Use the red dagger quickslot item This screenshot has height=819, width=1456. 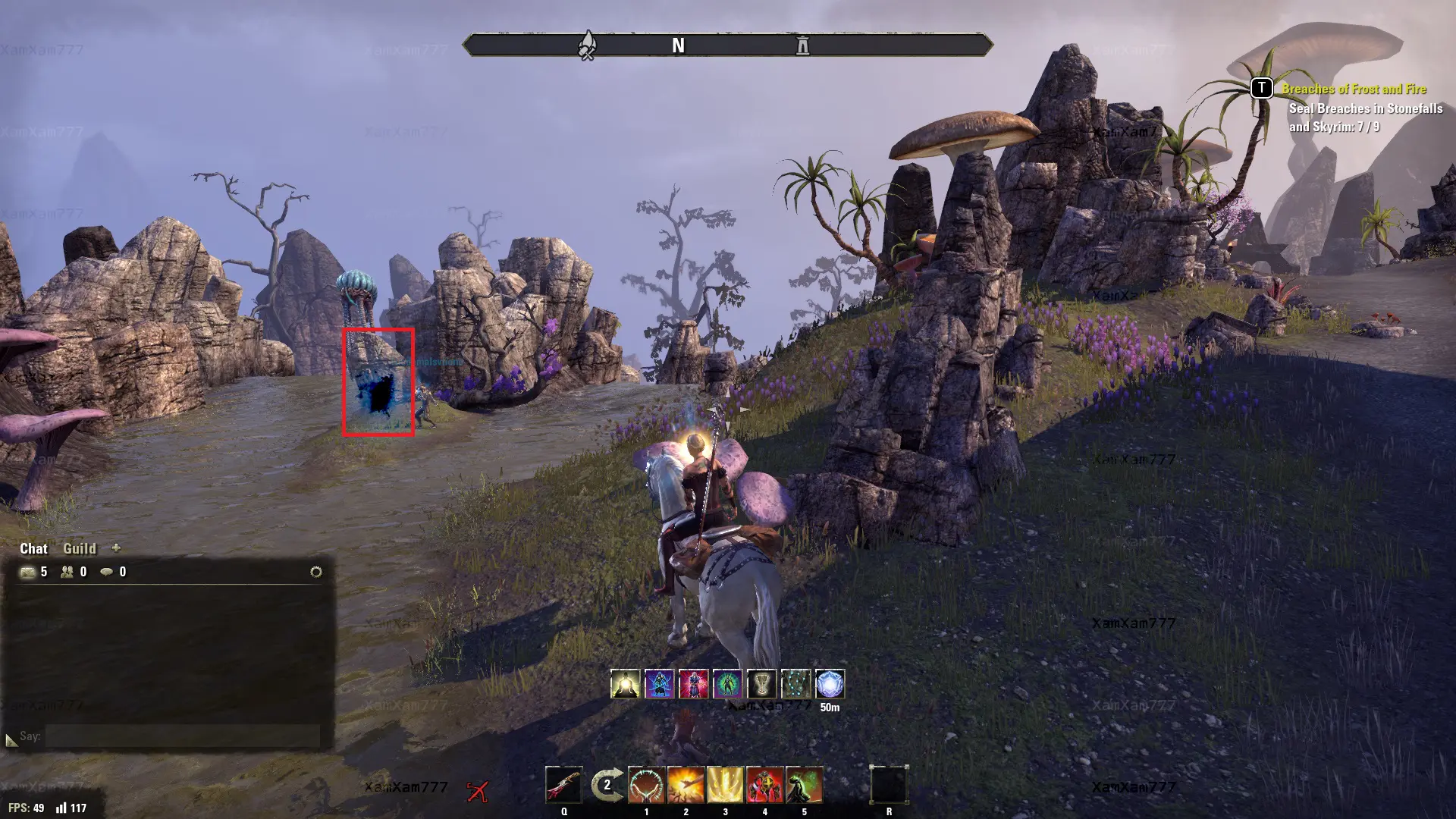564,785
